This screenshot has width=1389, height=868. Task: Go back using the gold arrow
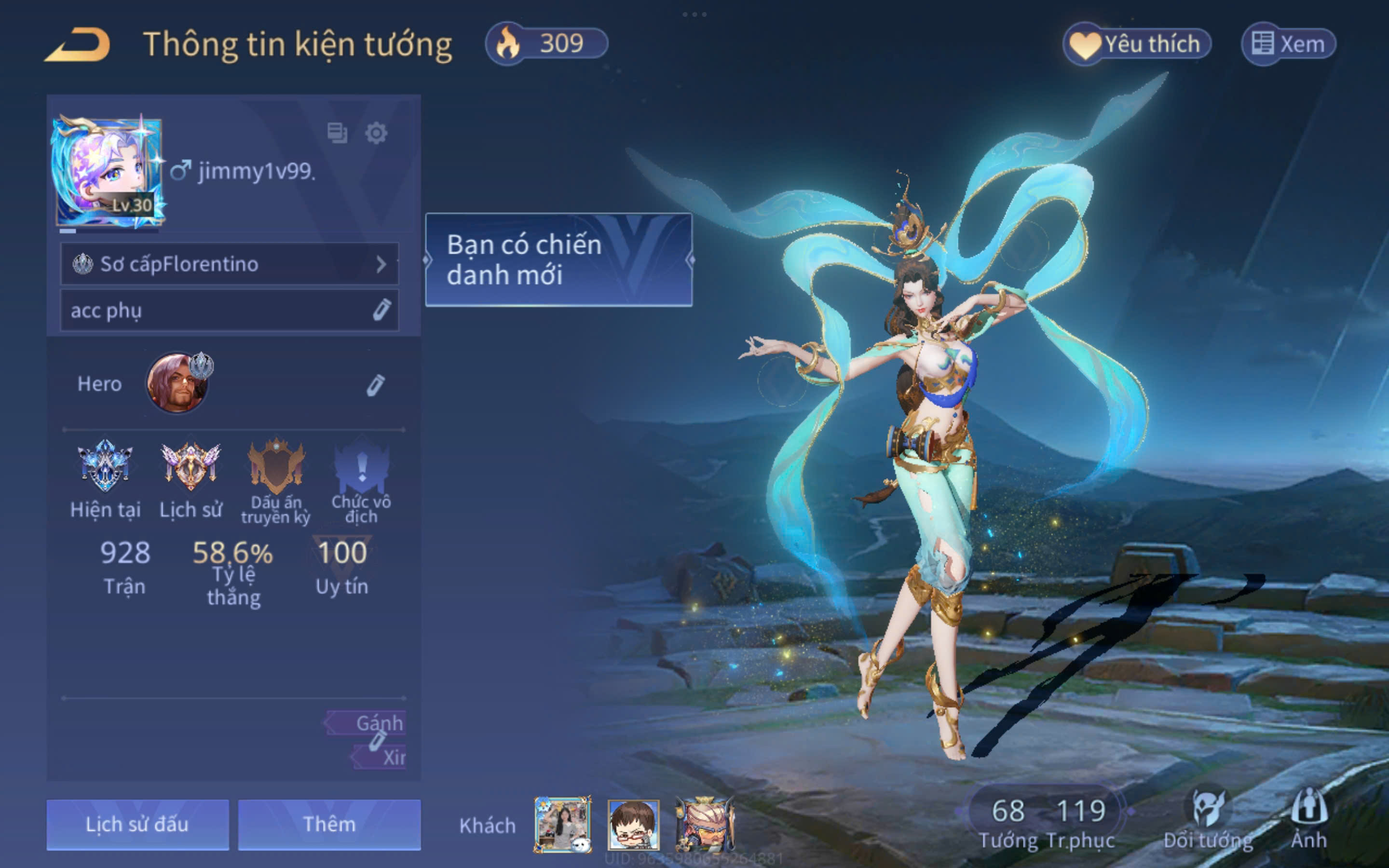[x=78, y=45]
